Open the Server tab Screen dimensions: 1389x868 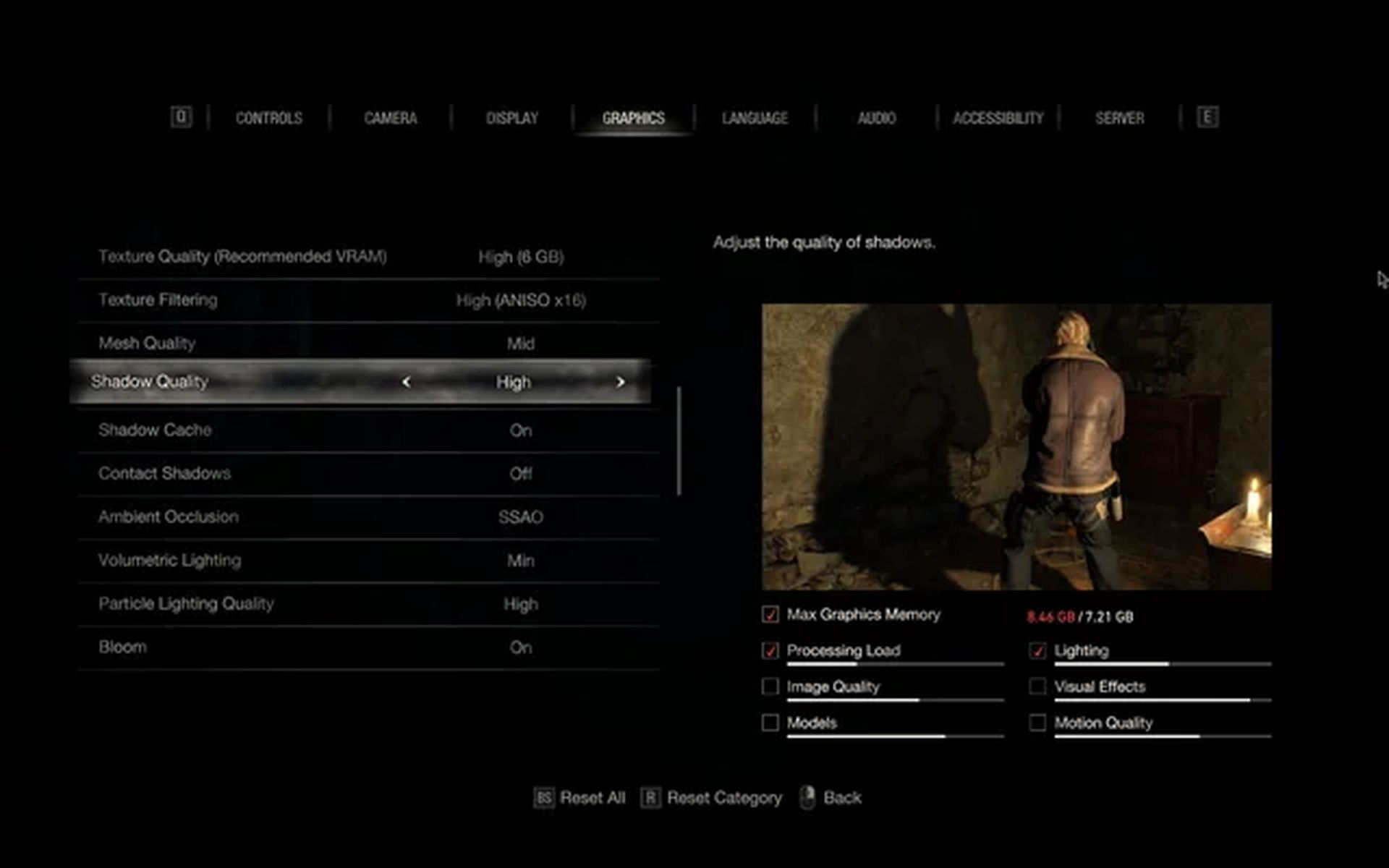(1119, 118)
